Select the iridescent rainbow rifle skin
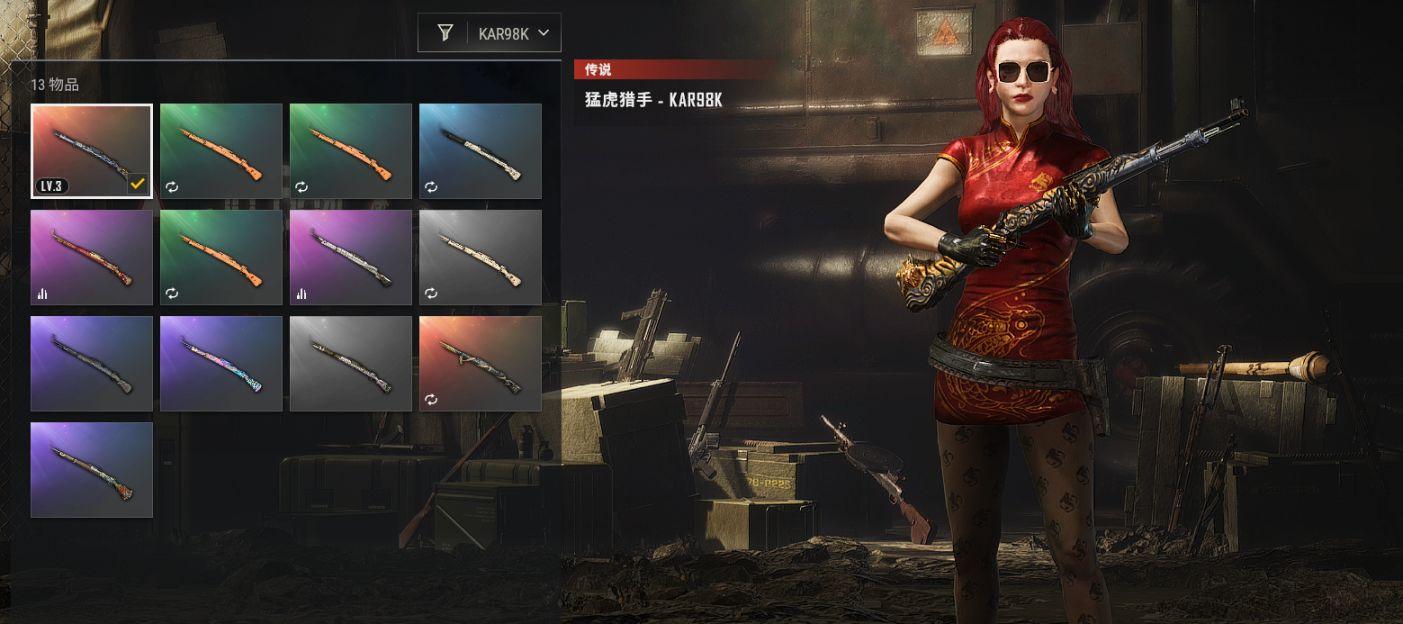 click(221, 363)
